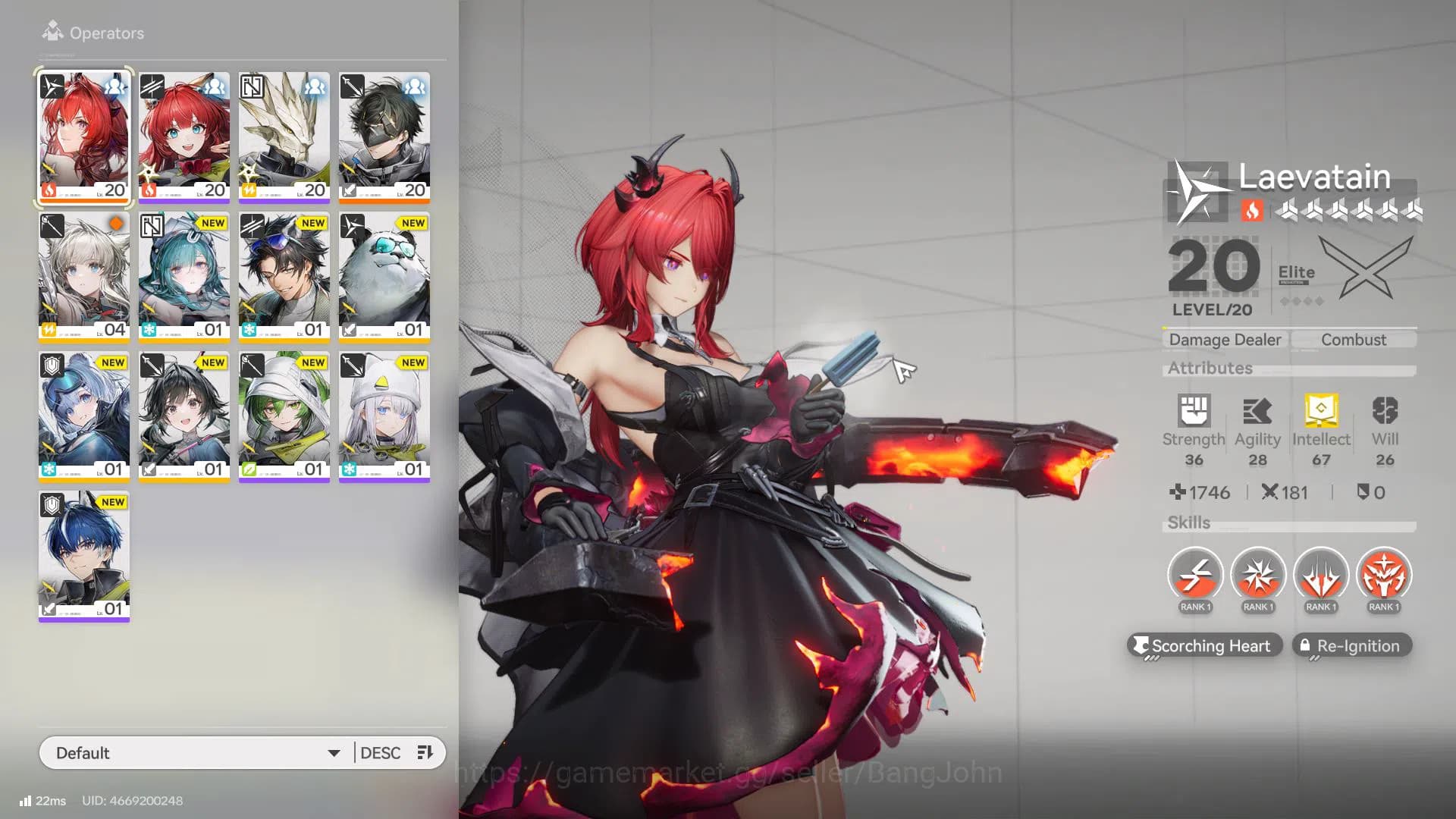Click the sort direction icon beside DESC
1456x819 pixels.
point(424,752)
